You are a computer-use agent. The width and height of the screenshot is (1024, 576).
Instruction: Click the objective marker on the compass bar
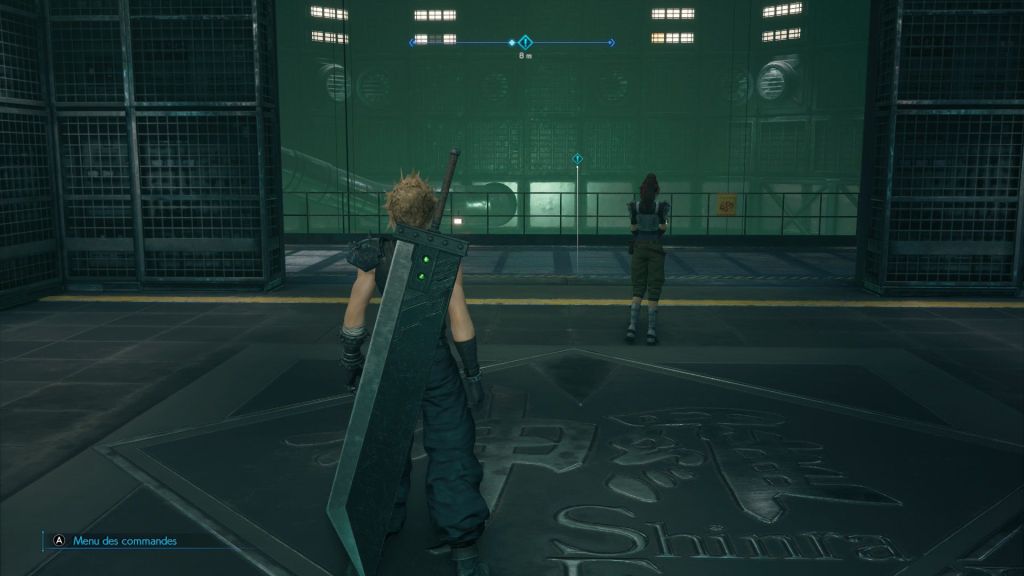525,42
